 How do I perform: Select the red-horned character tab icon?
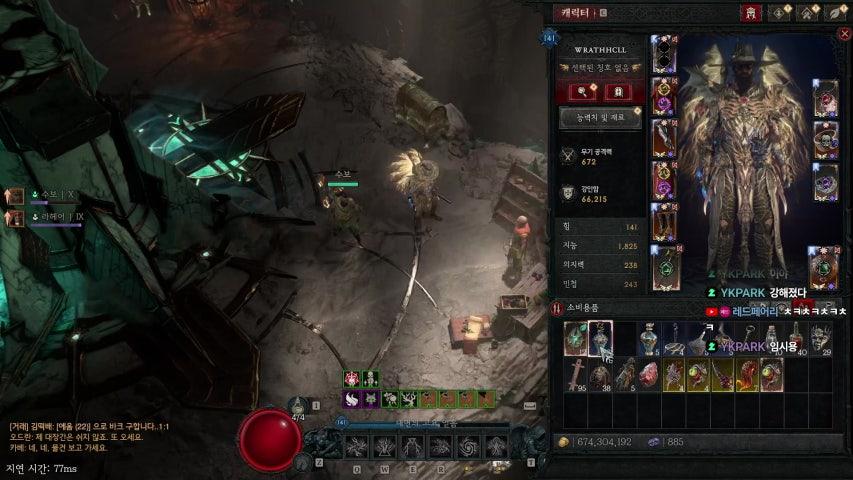point(747,13)
